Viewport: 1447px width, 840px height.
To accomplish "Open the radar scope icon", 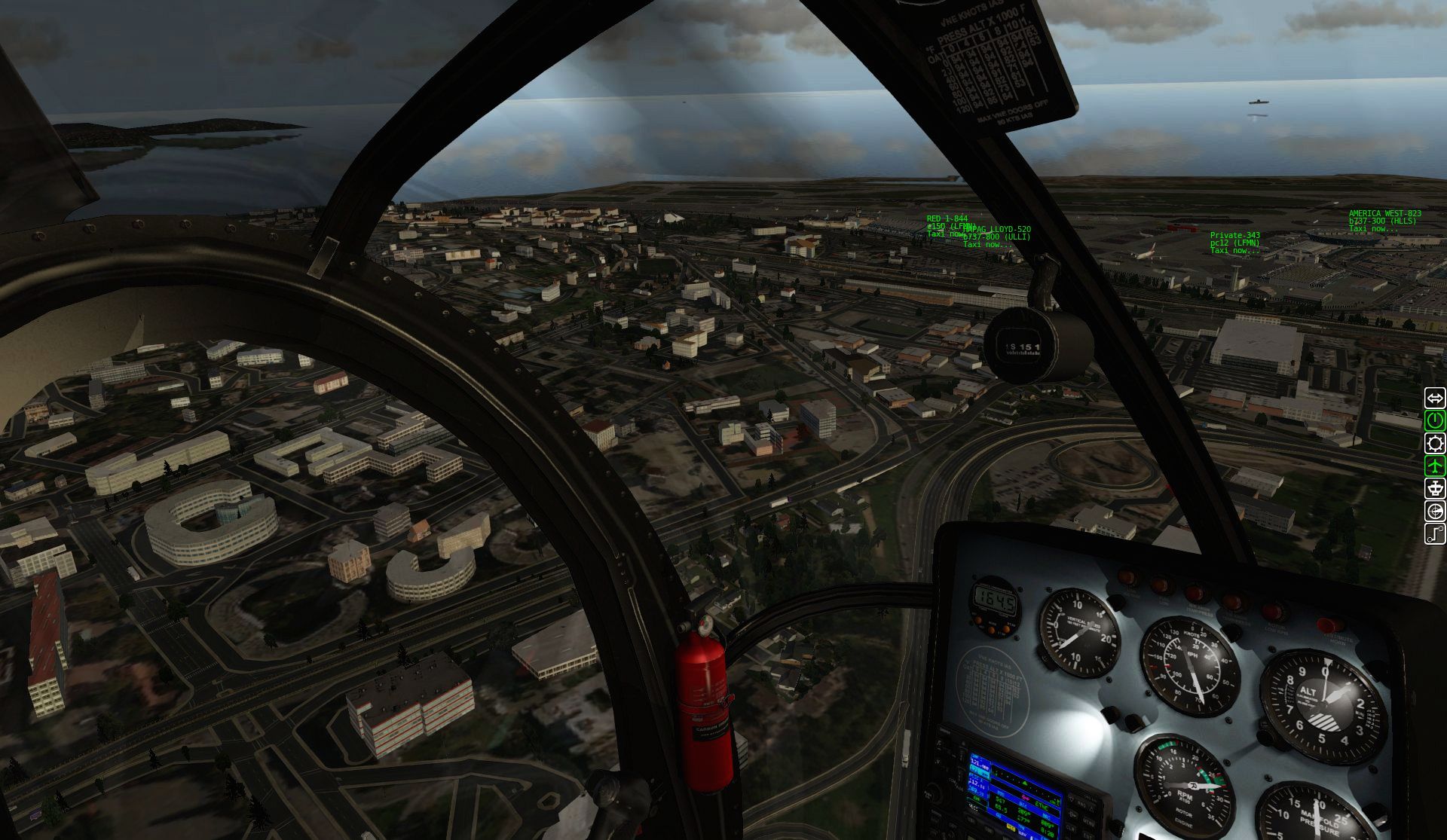I will [x=1435, y=512].
